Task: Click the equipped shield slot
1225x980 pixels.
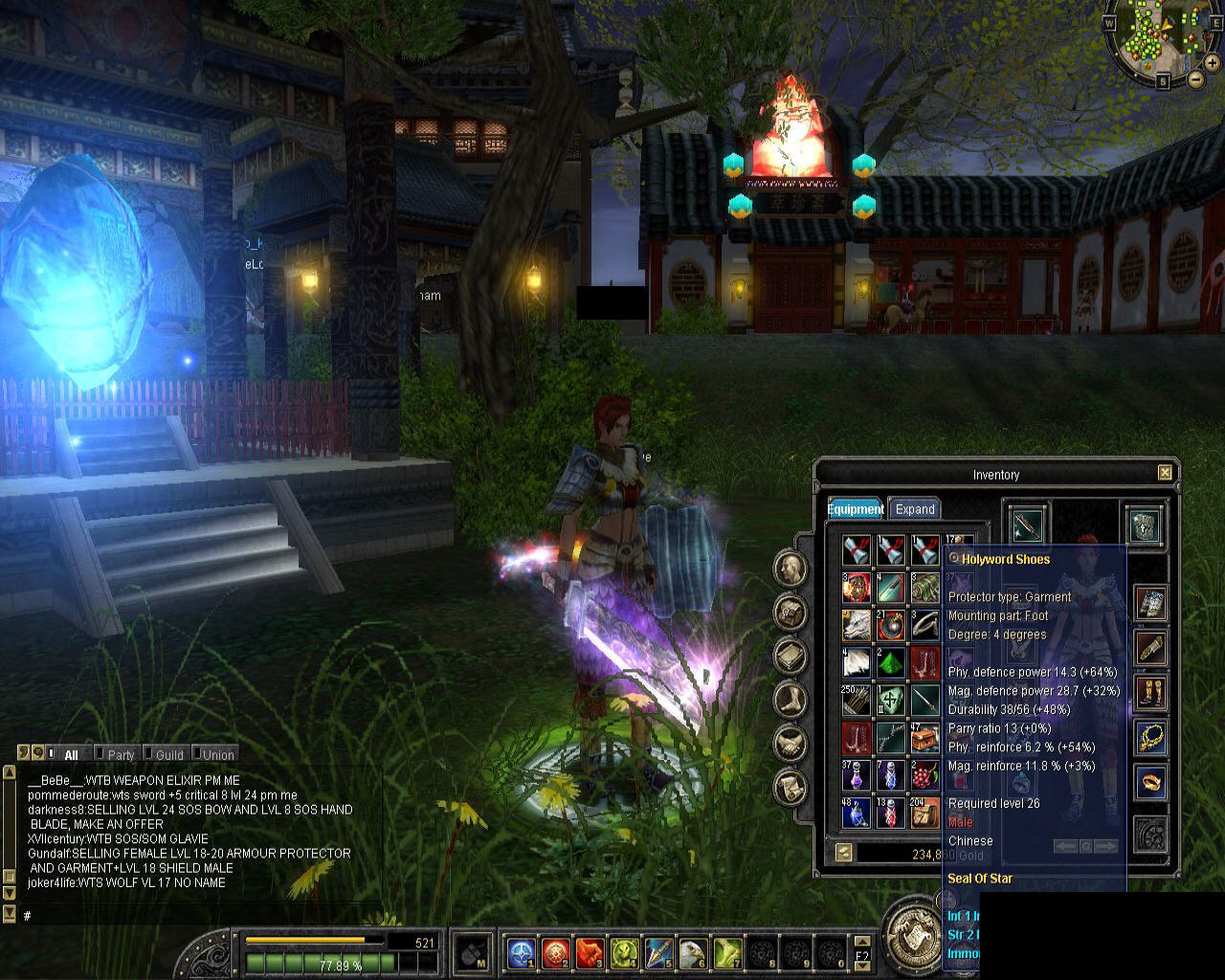Action: (1145, 525)
